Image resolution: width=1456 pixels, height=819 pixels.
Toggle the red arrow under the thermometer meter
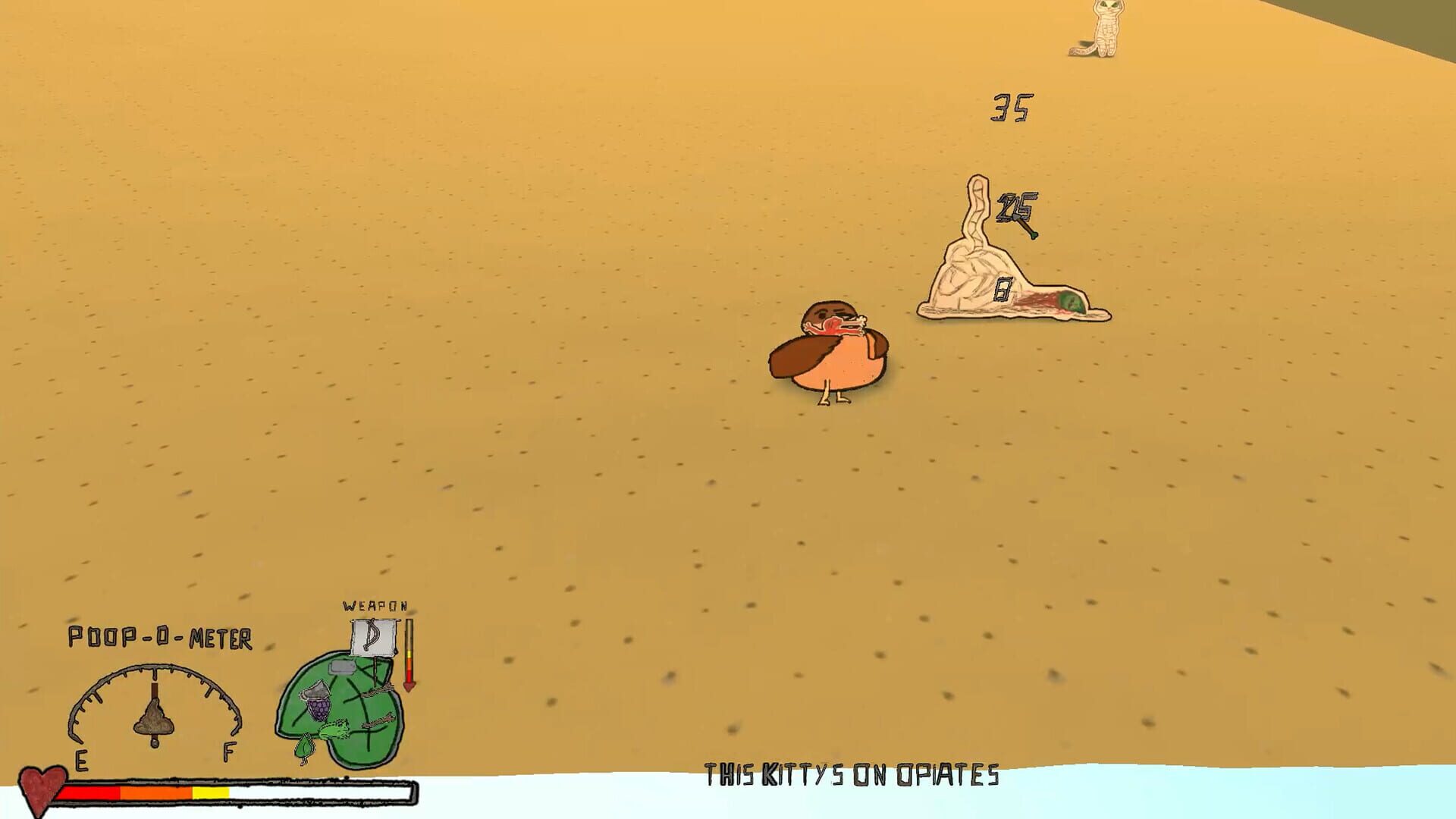pos(410,685)
